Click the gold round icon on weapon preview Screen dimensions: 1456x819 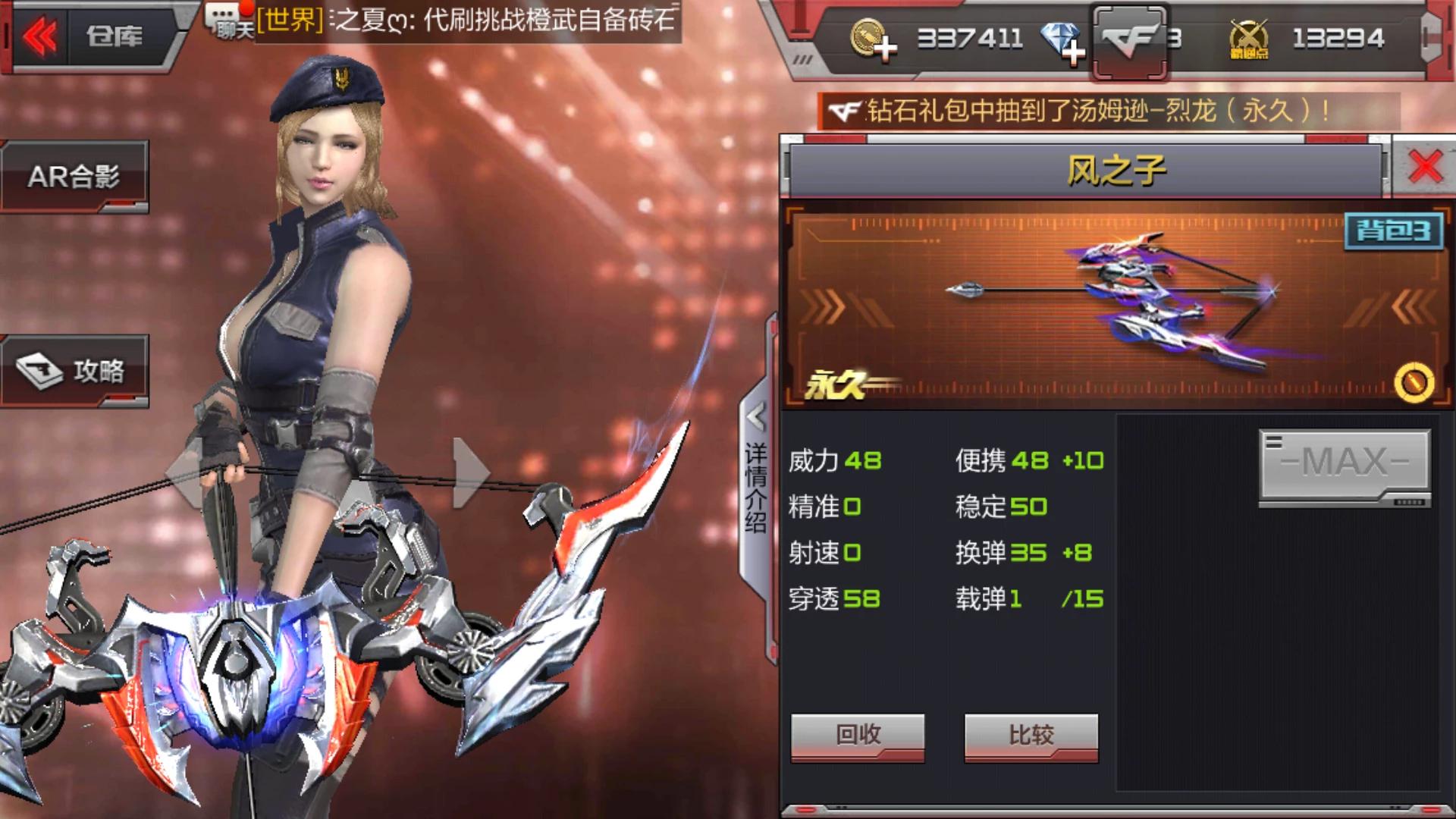1414,381
